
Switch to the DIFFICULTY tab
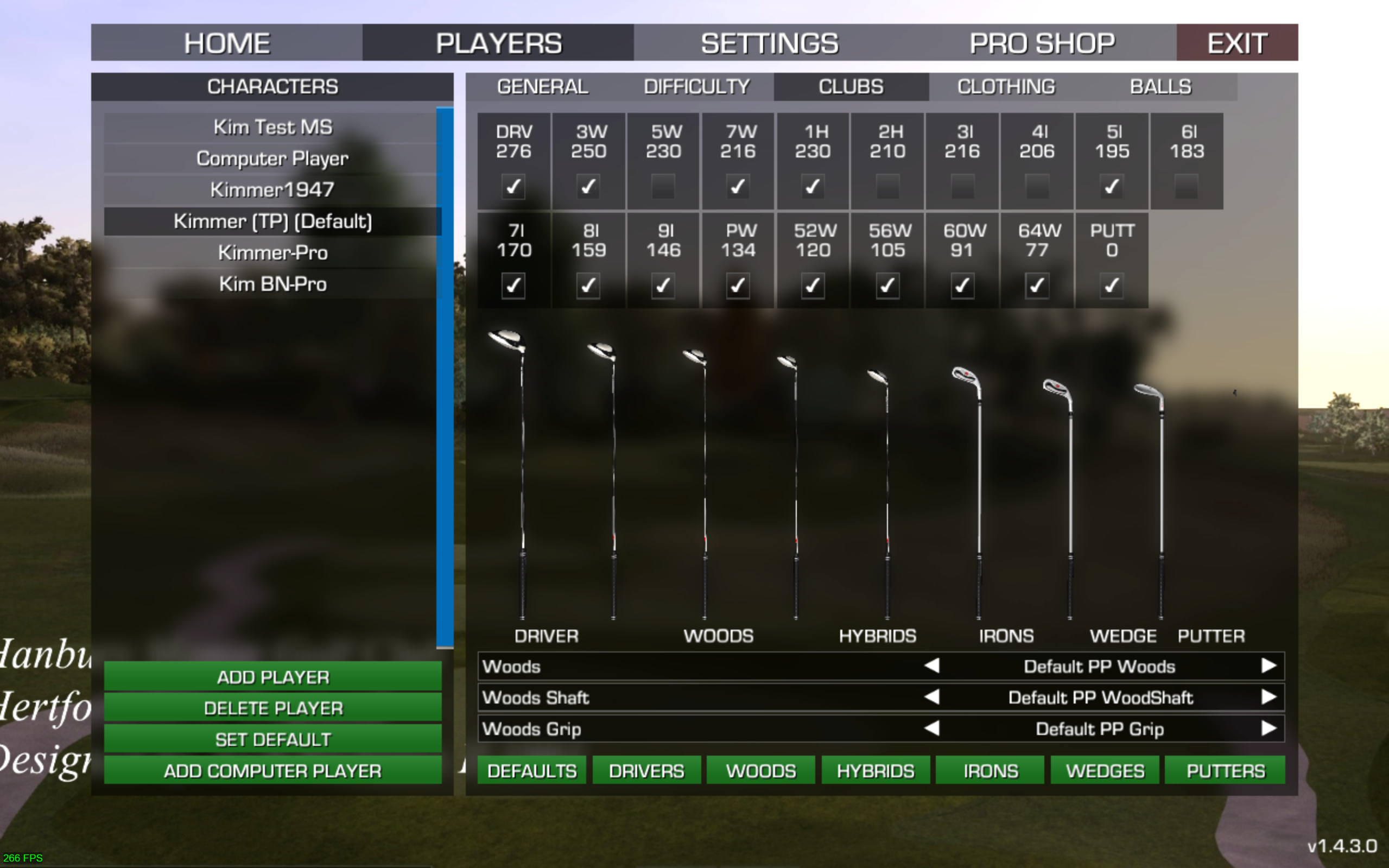(x=696, y=87)
